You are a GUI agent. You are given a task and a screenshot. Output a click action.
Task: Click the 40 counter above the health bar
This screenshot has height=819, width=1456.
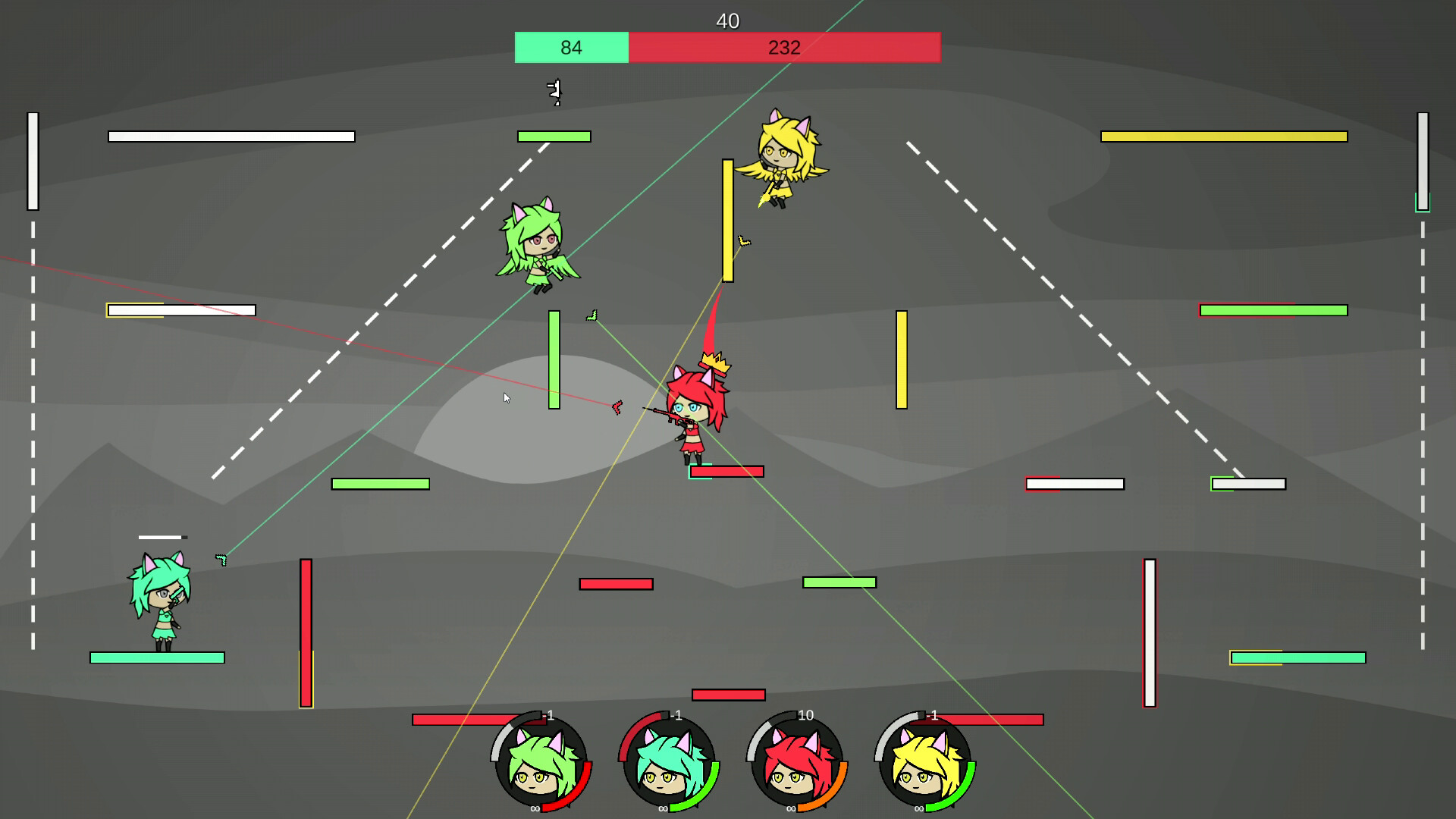(727, 21)
